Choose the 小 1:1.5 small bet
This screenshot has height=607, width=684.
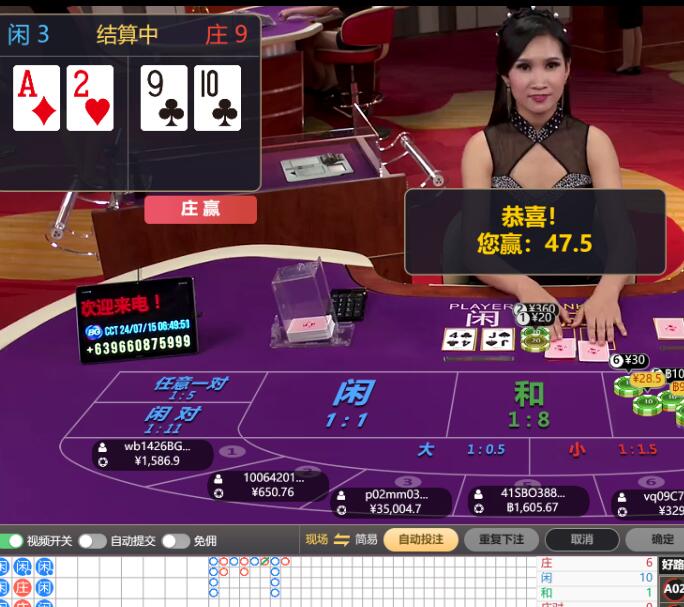[x=612, y=450]
